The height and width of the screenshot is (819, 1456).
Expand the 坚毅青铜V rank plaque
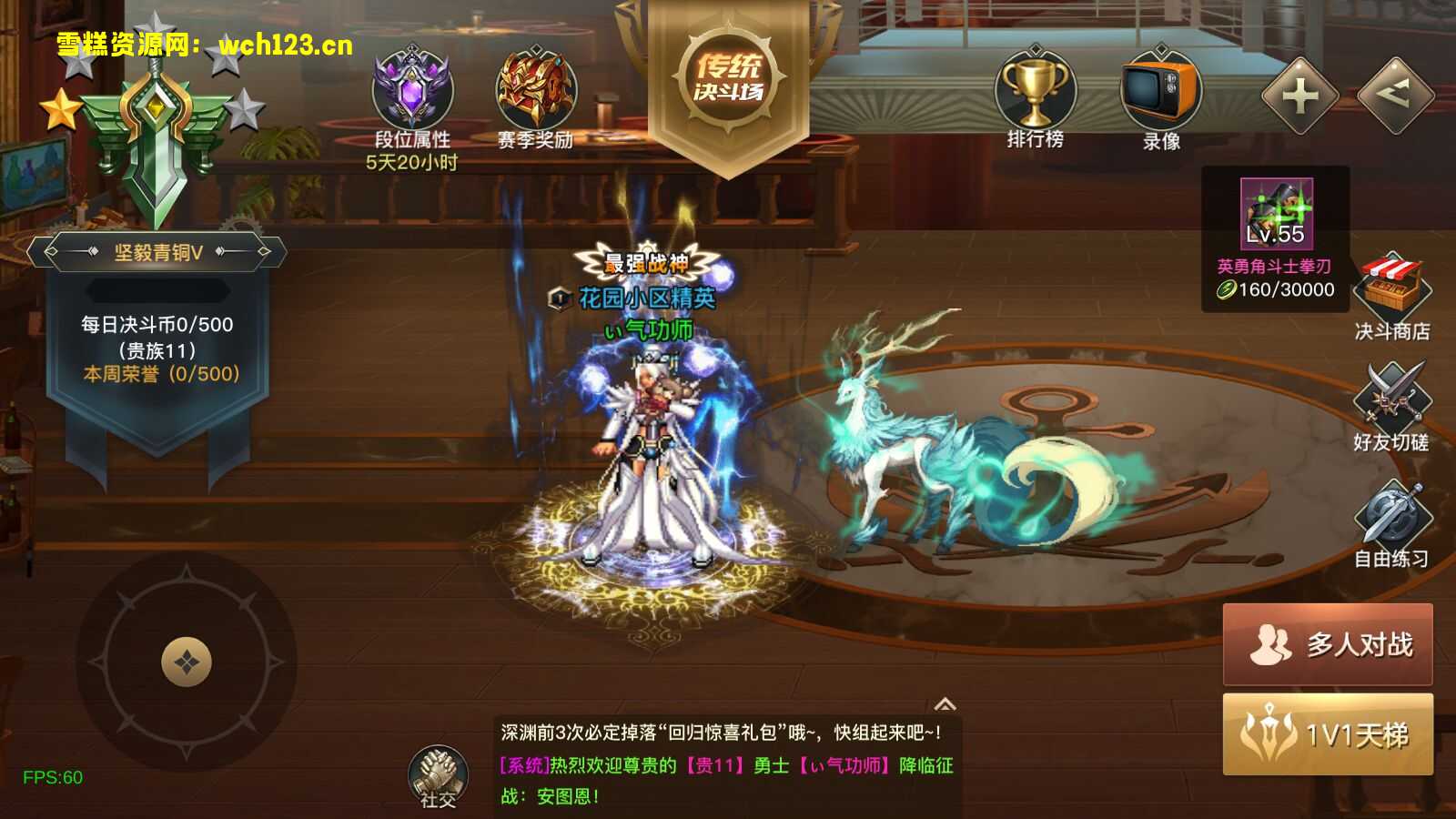157,251
